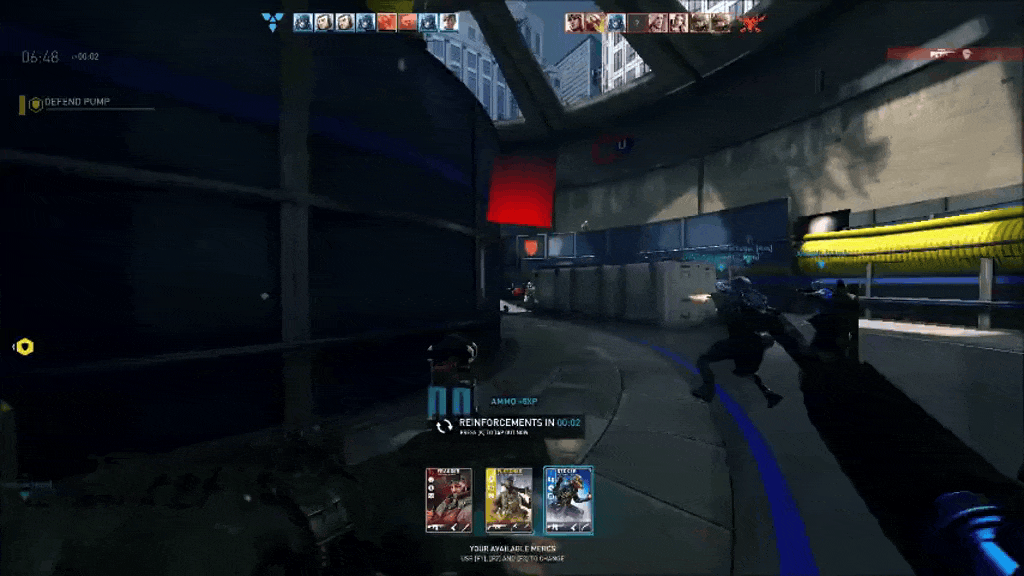Pick the highlighted blue merc card
Screen dimensions: 1024x576
coord(569,499)
